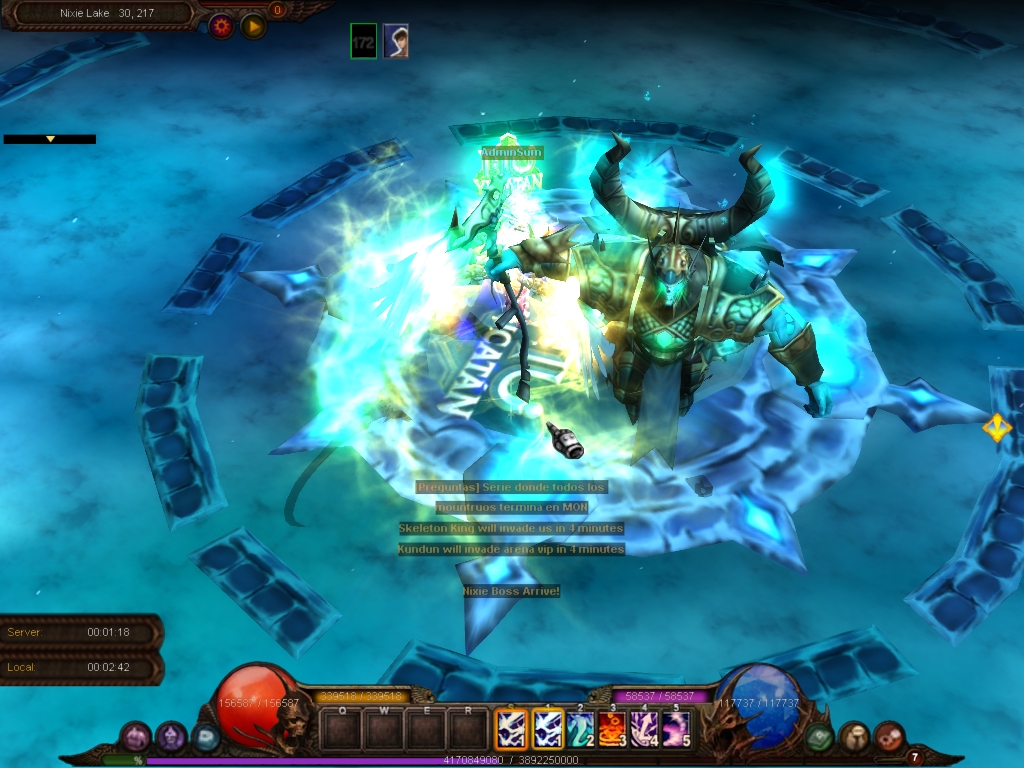Click the yellow diamond marker on right edge

(x=996, y=428)
